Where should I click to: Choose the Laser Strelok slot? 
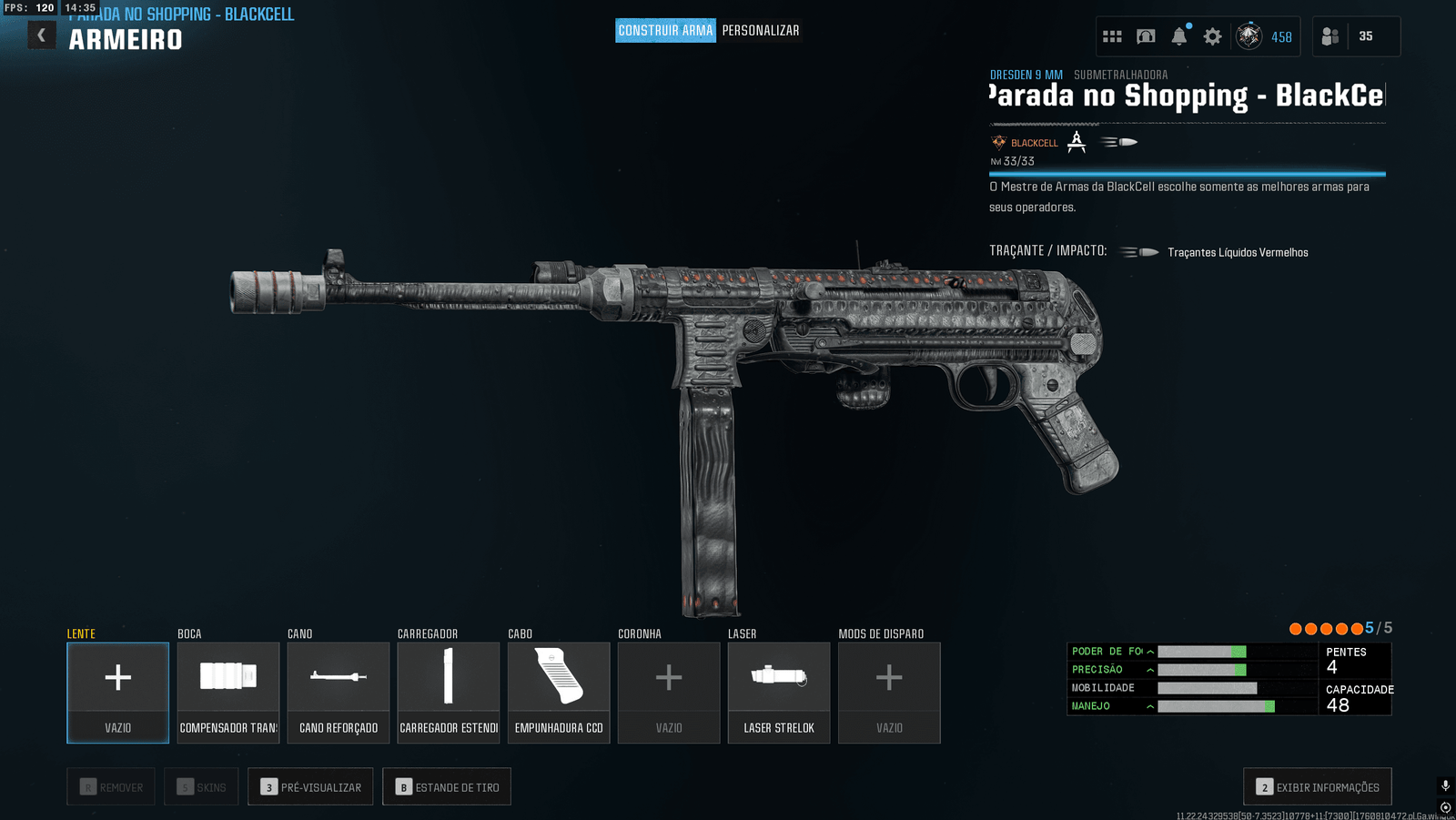click(779, 693)
